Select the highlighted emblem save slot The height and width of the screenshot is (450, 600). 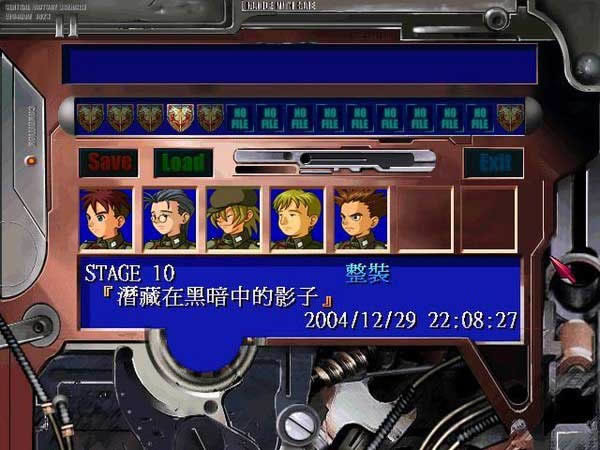coord(181,118)
